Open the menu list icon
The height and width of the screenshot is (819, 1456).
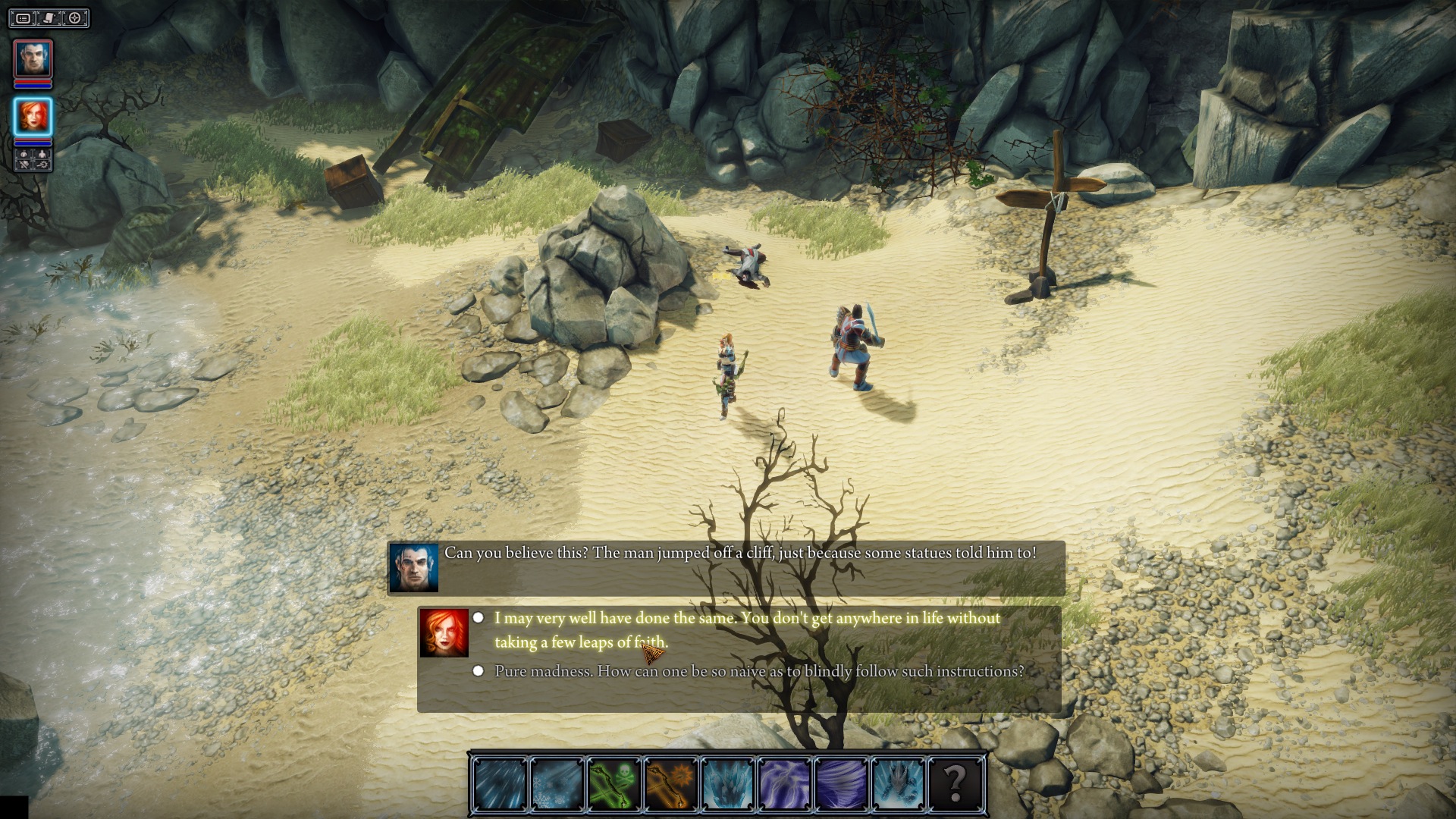click(x=24, y=18)
